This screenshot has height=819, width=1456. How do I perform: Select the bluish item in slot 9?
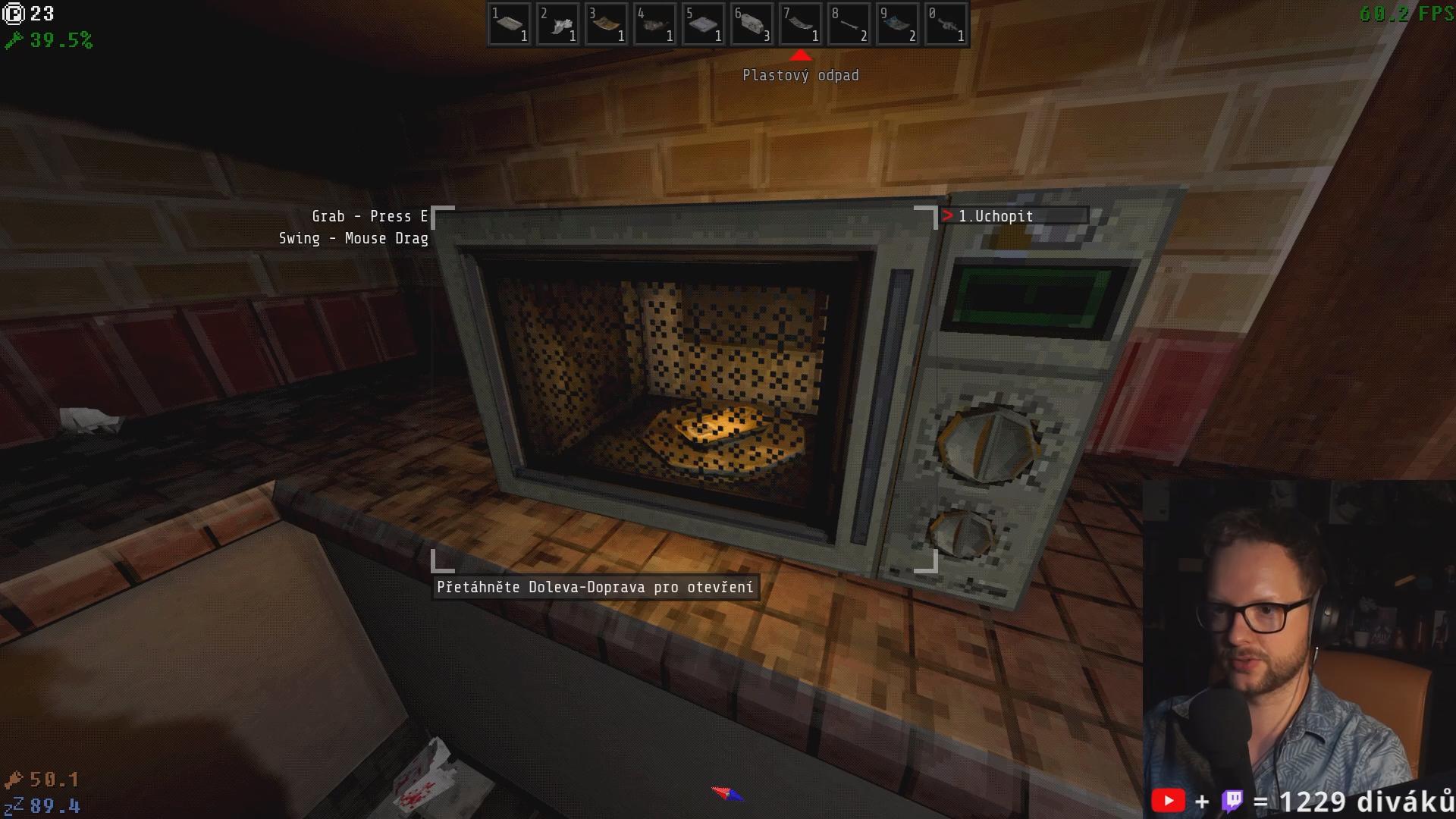(x=898, y=25)
